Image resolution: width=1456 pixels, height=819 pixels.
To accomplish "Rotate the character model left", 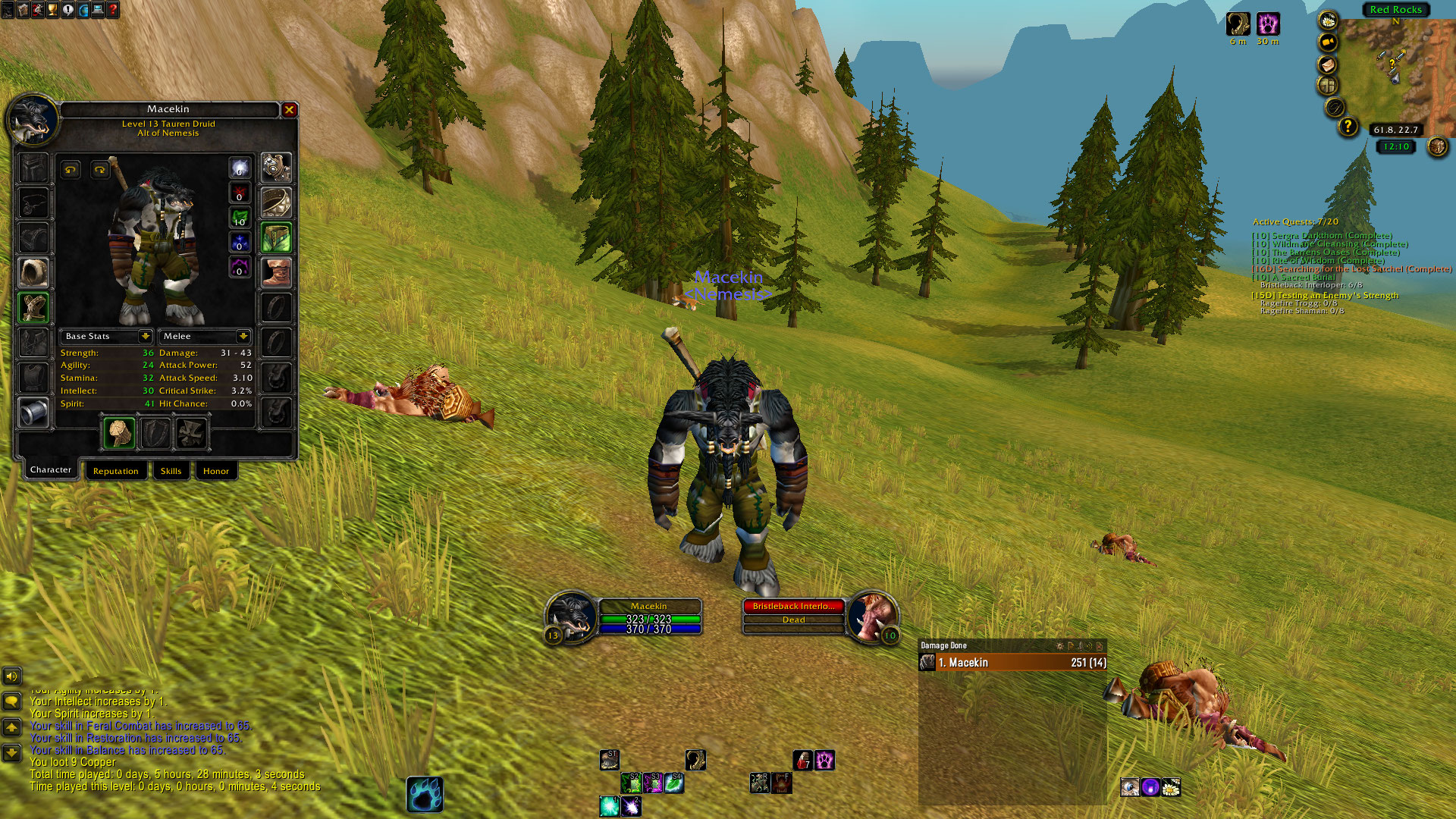I will click(x=71, y=170).
